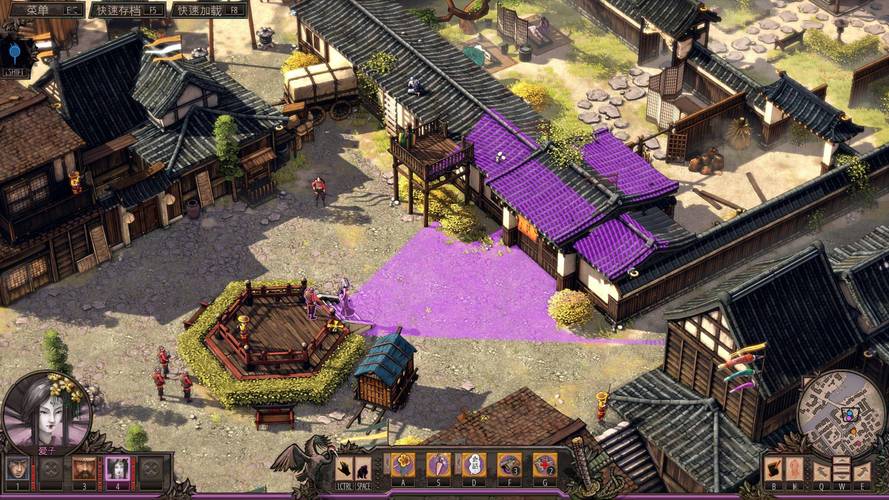889x500 pixels.
Task: Rotate camera right with the E arrow
Action: point(861,470)
